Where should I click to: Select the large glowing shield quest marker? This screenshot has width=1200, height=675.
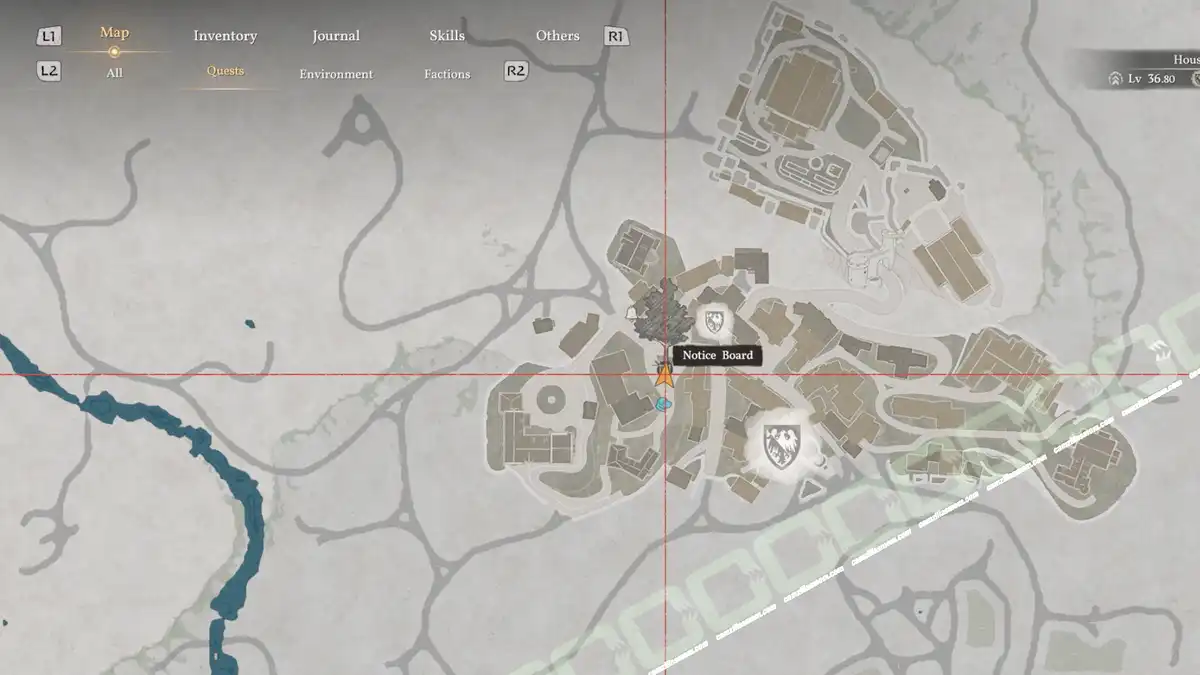pyautogui.click(x=780, y=445)
